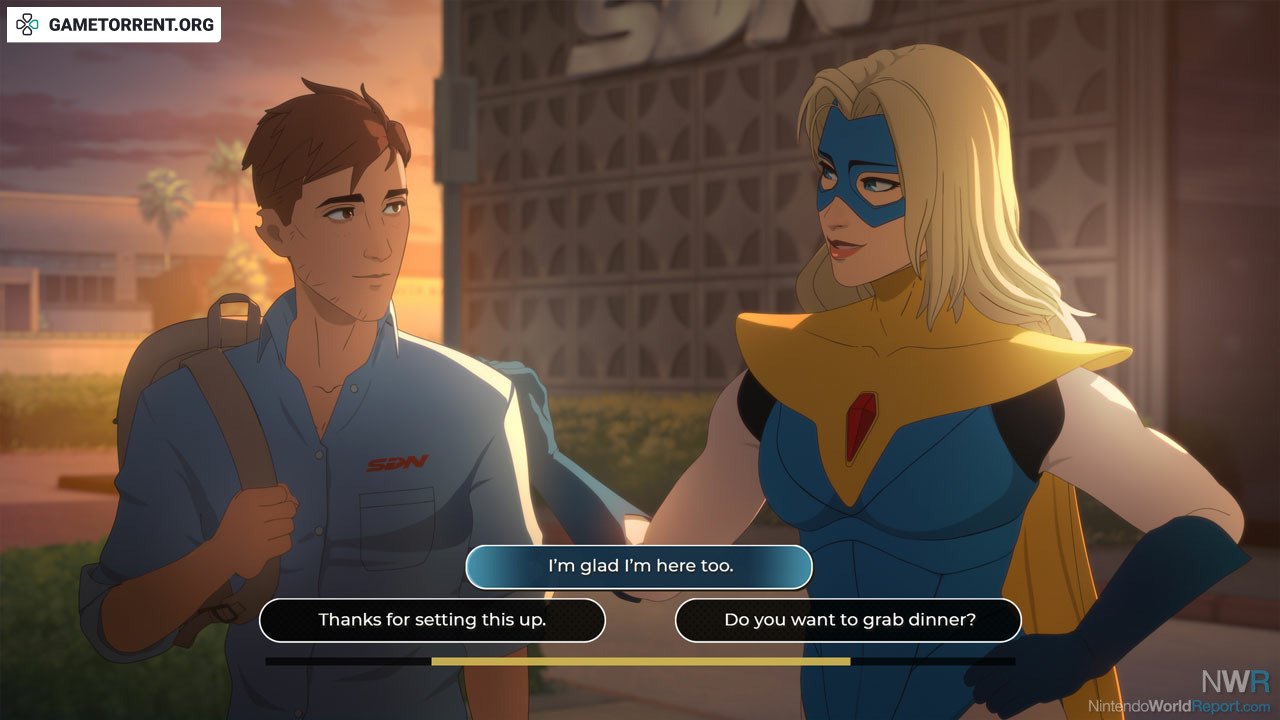Image resolution: width=1280 pixels, height=720 pixels.
Task: Select "Thanks for setting this up." response
Action: (432, 620)
